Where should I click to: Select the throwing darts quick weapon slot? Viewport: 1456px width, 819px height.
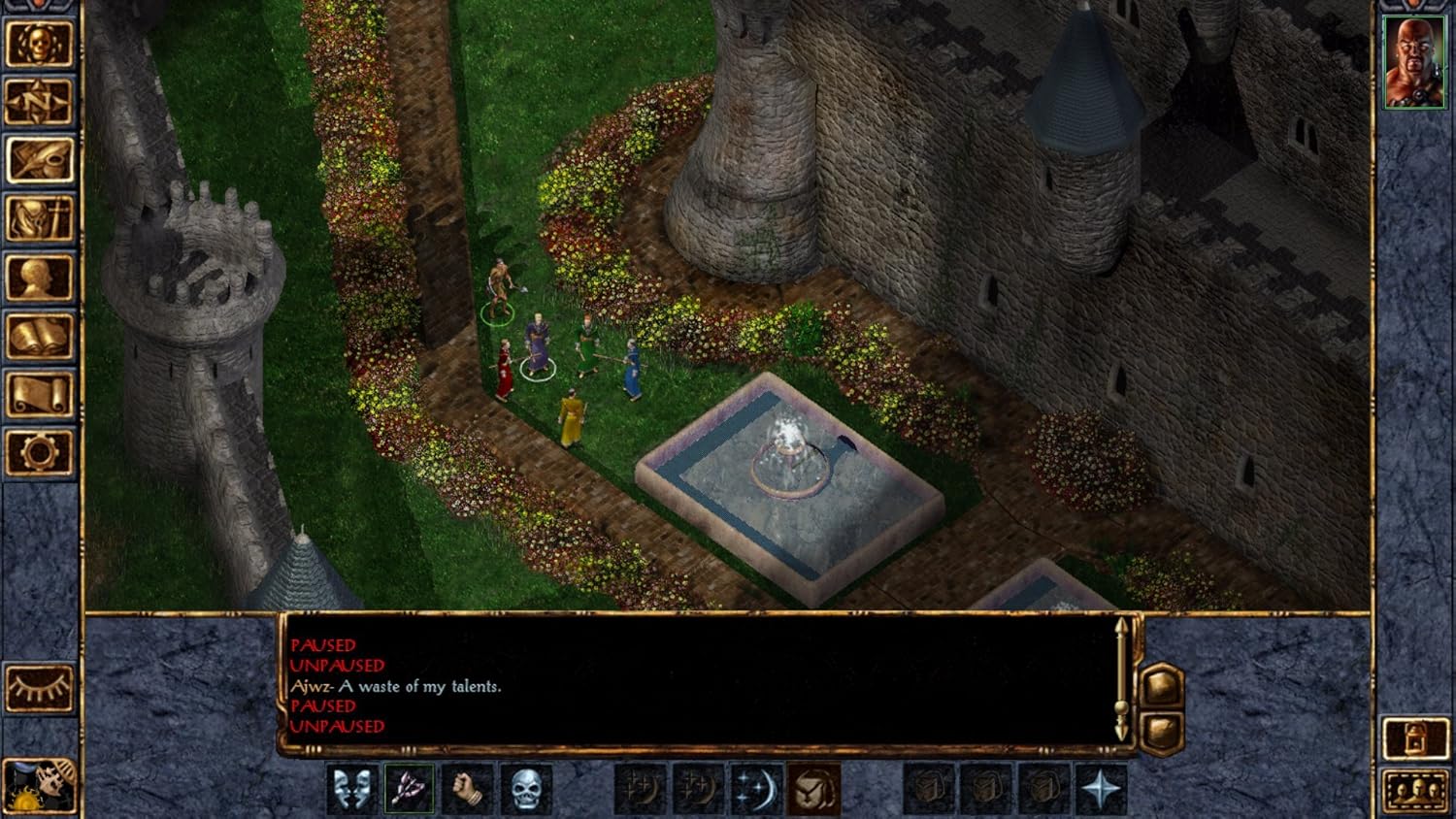point(408,788)
